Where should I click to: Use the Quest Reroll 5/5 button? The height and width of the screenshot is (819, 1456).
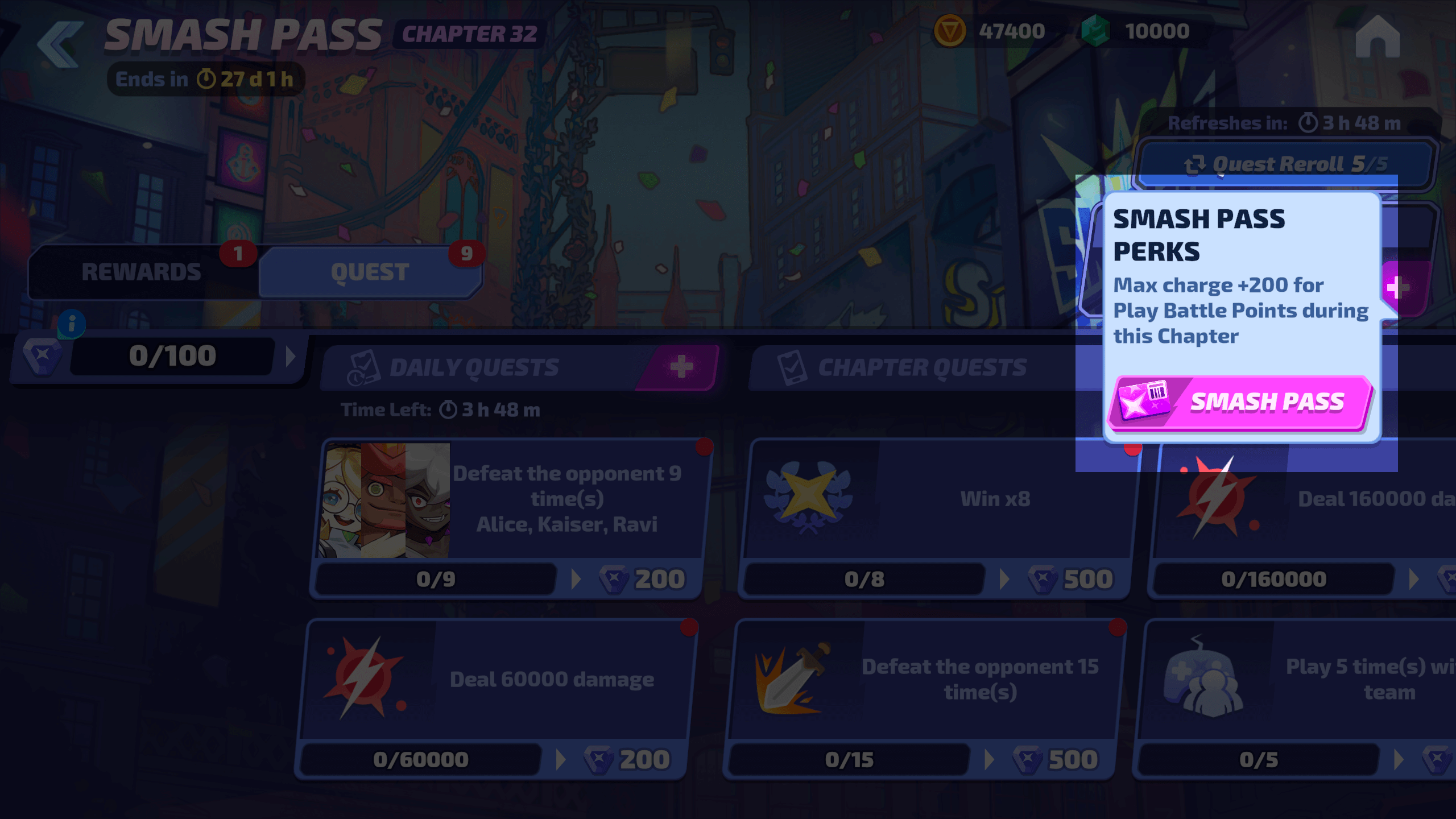click(x=1285, y=164)
